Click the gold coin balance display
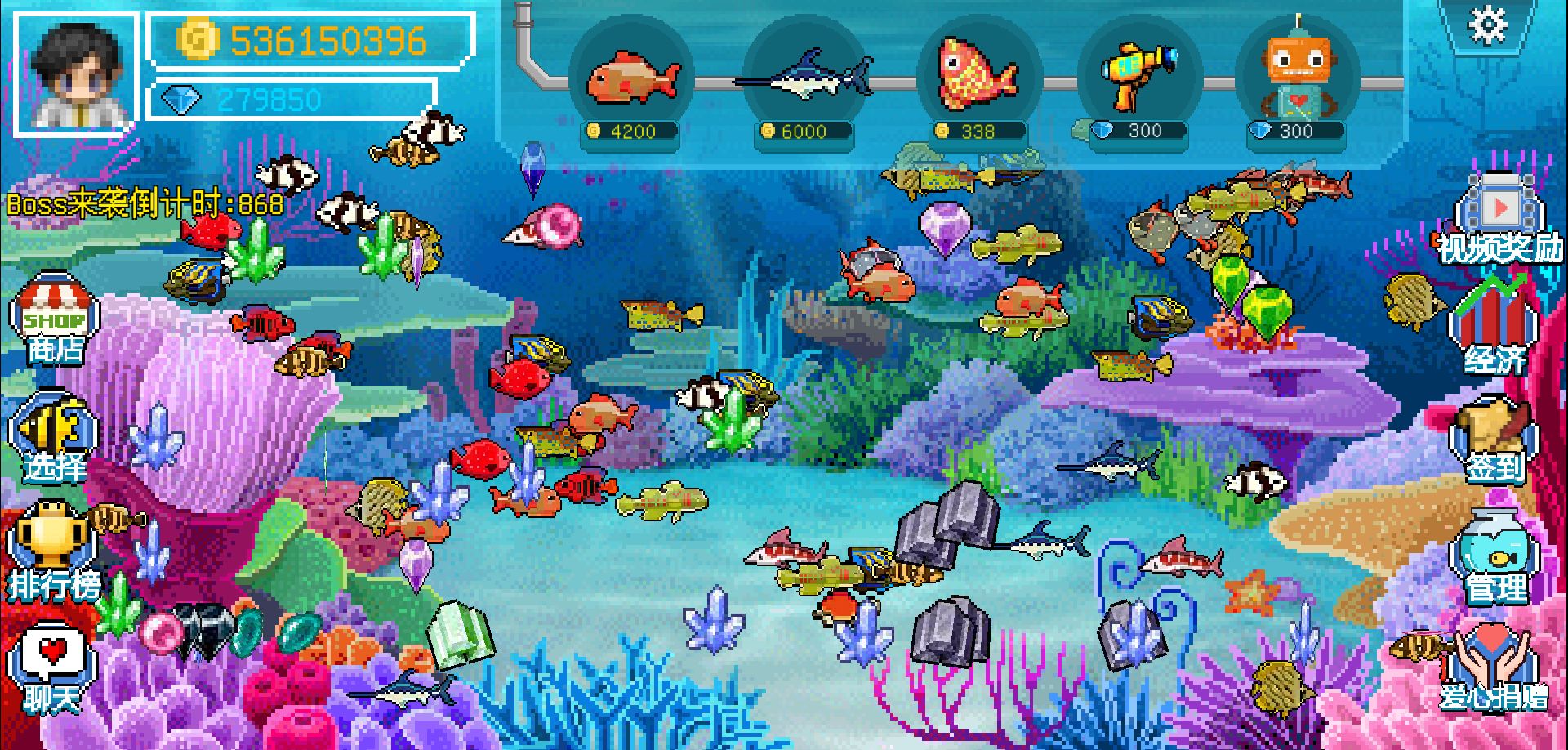Viewport: 1568px width, 750px height. (310, 39)
